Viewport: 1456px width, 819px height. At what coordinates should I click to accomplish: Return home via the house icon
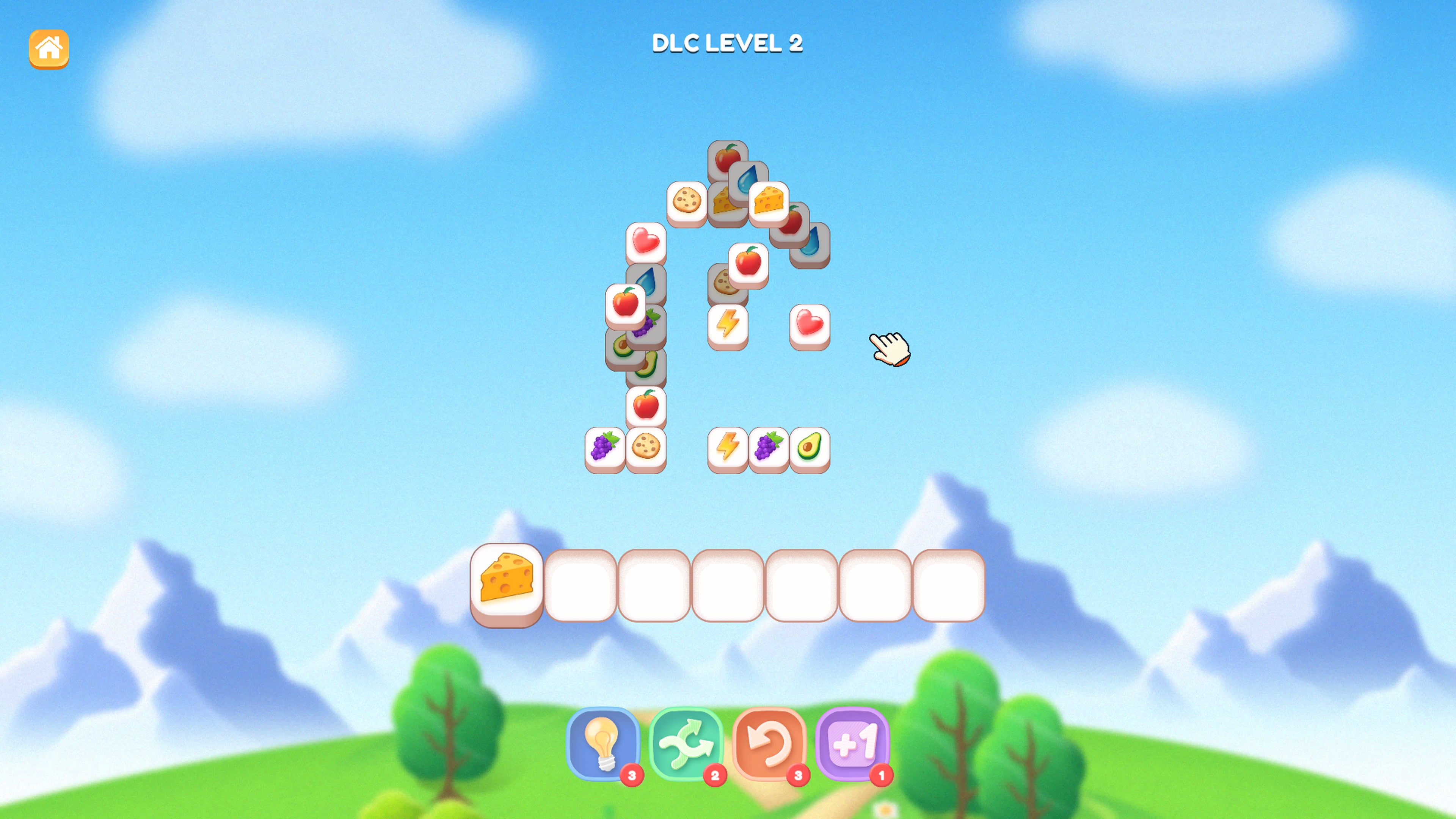pos(49,49)
